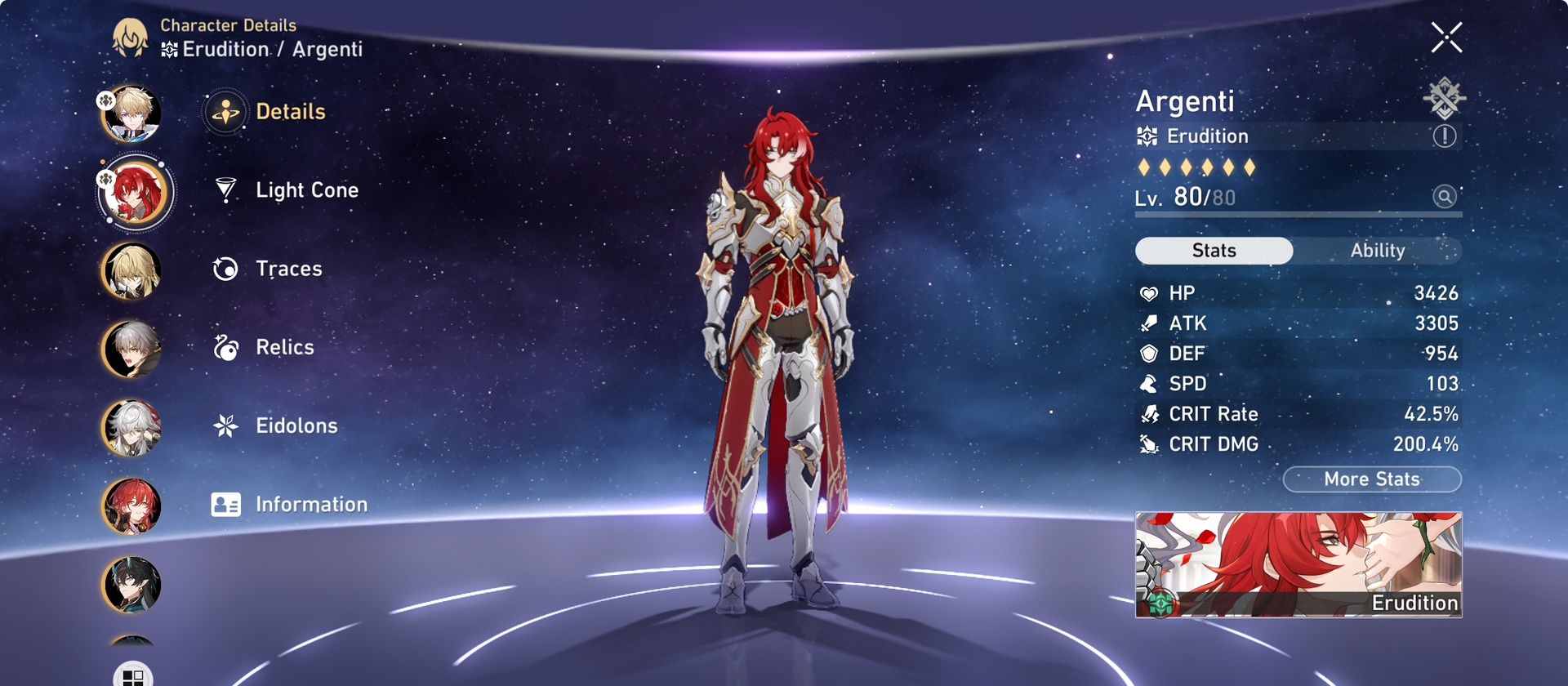Click the character level progress bar
This screenshot has height=686, width=1568.
[1298, 215]
